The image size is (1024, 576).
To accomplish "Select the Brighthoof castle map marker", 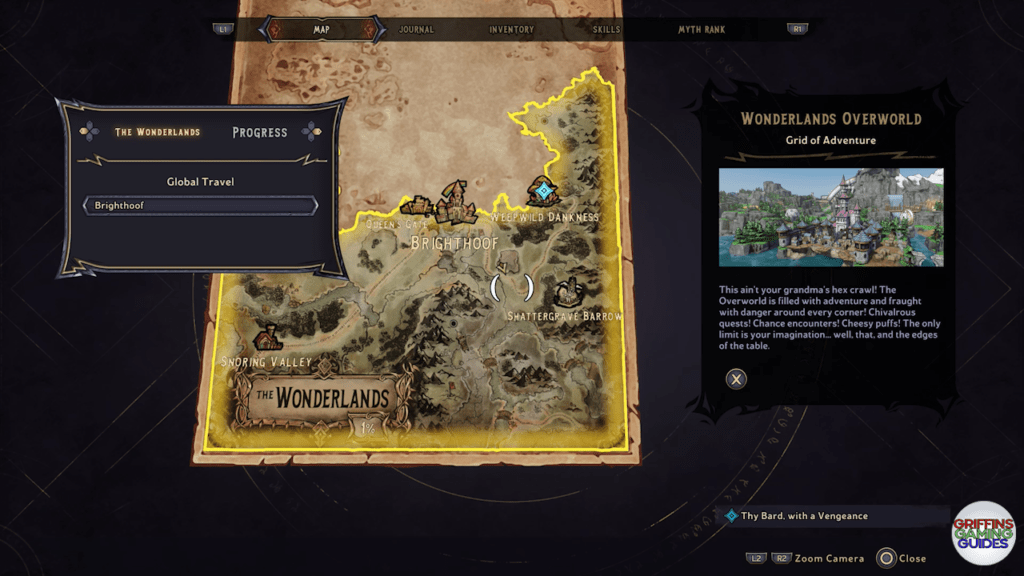I will [455, 201].
